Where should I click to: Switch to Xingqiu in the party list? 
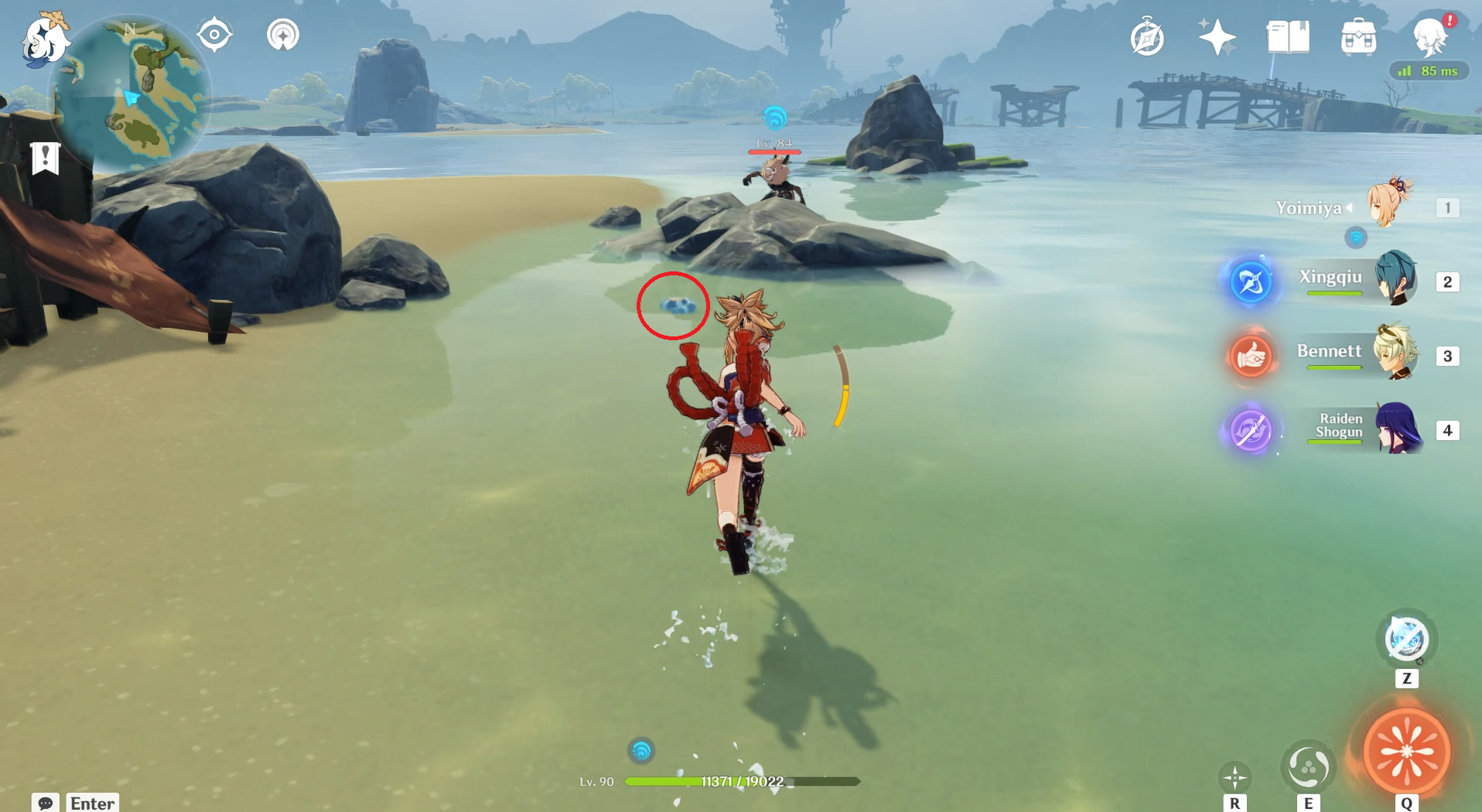(x=1397, y=280)
